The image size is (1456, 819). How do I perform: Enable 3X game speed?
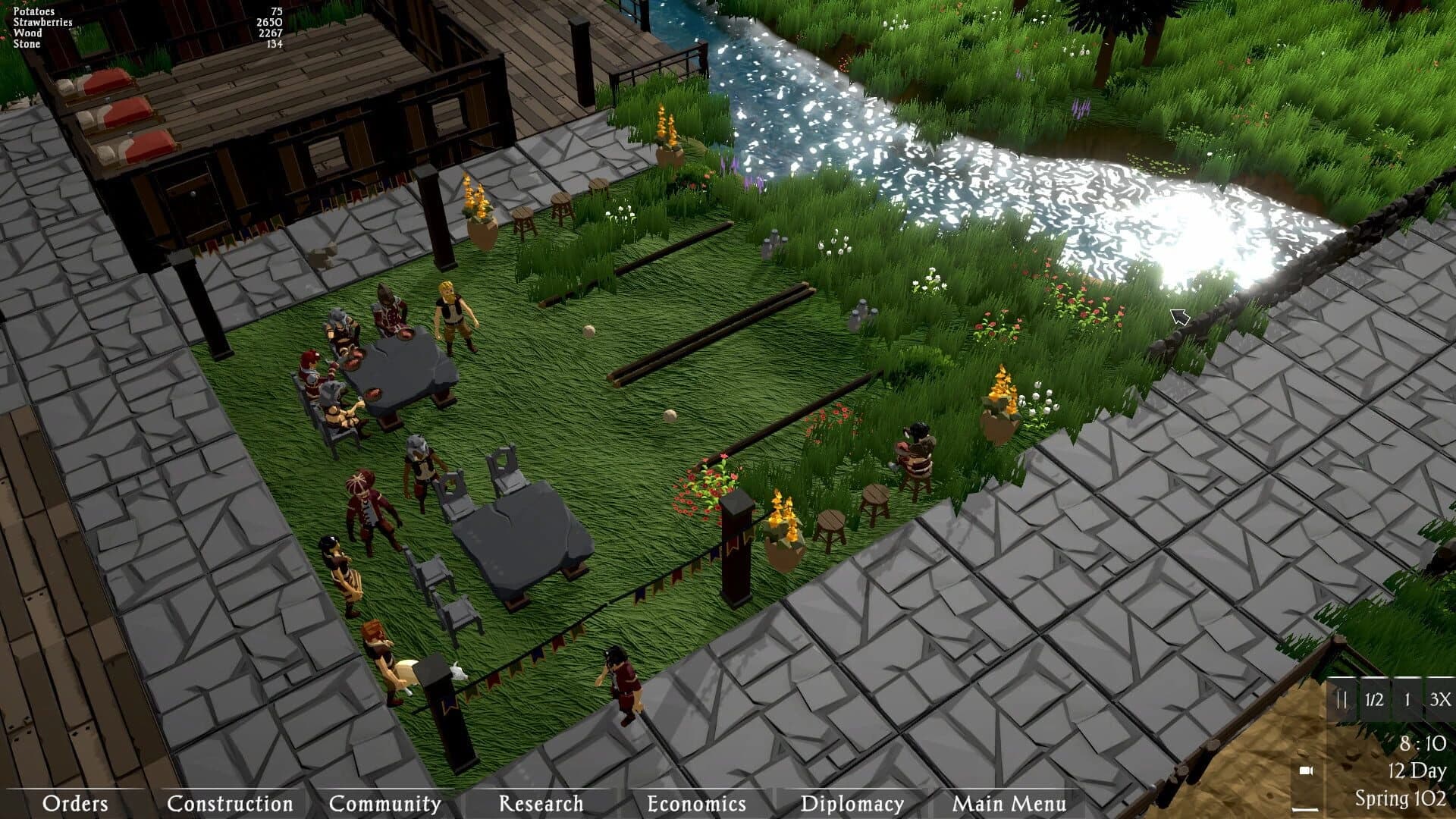pyautogui.click(x=1439, y=700)
